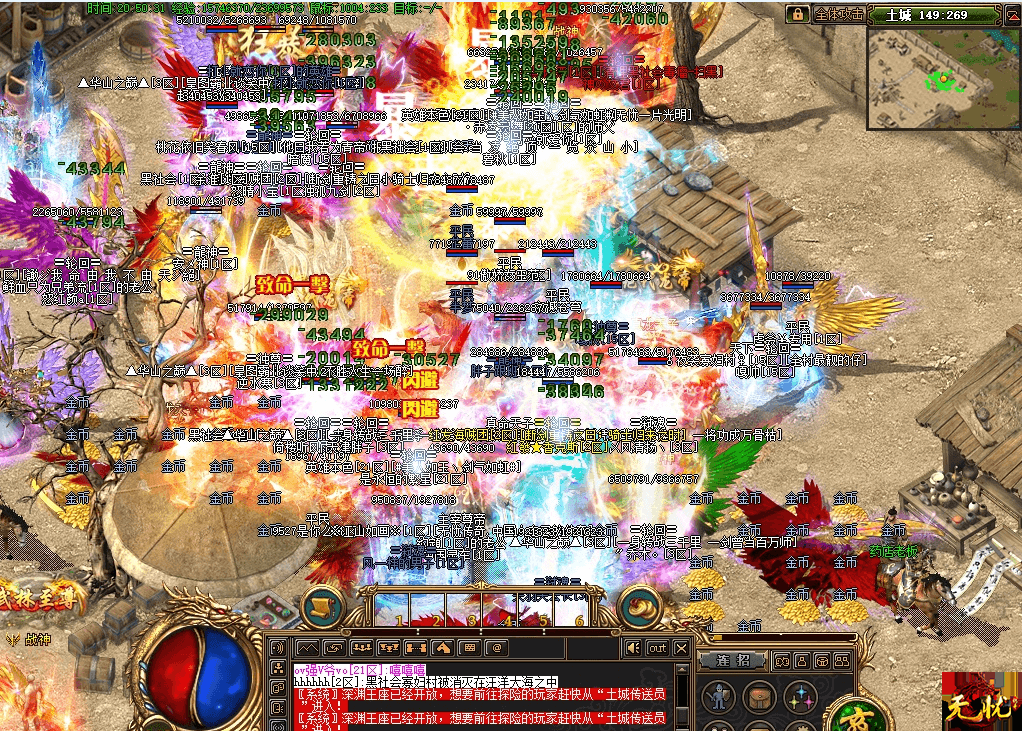Image resolution: width=1022 pixels, height=731 pixels.
Task: Toggle the padlock button beside the attack mode
Action: tap(797, 15)
